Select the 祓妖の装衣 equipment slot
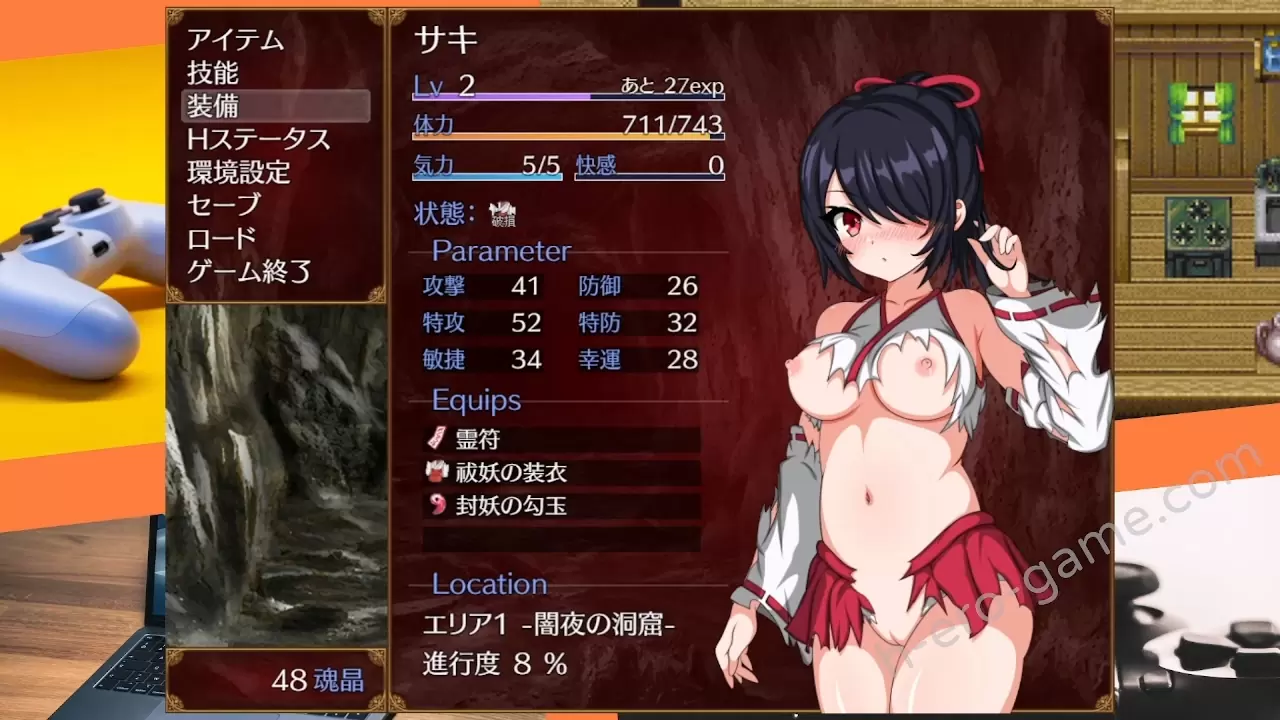 coord(562,472)
